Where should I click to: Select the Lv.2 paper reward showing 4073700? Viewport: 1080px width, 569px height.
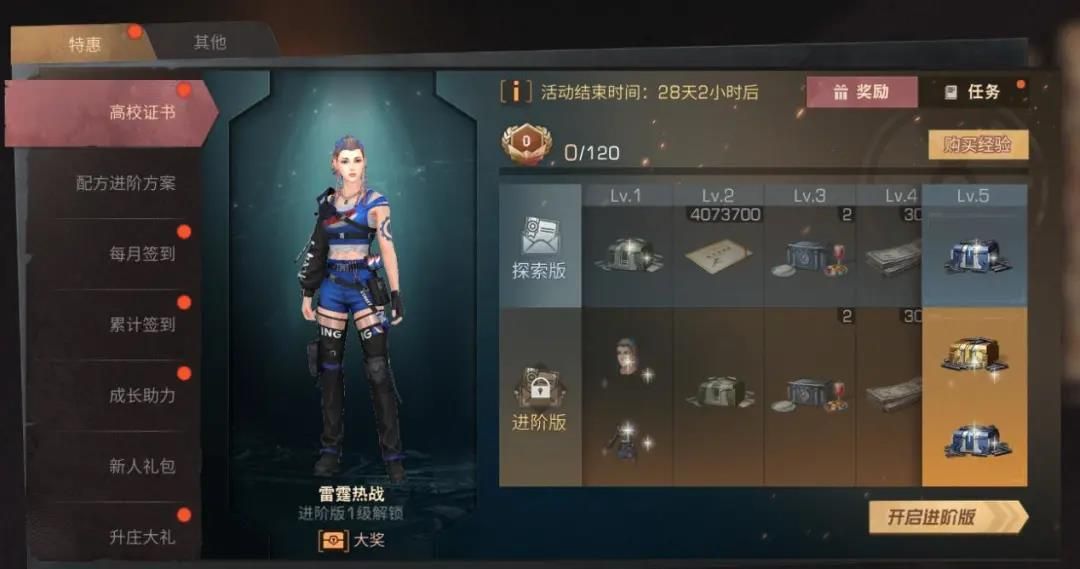pos(718,255)
